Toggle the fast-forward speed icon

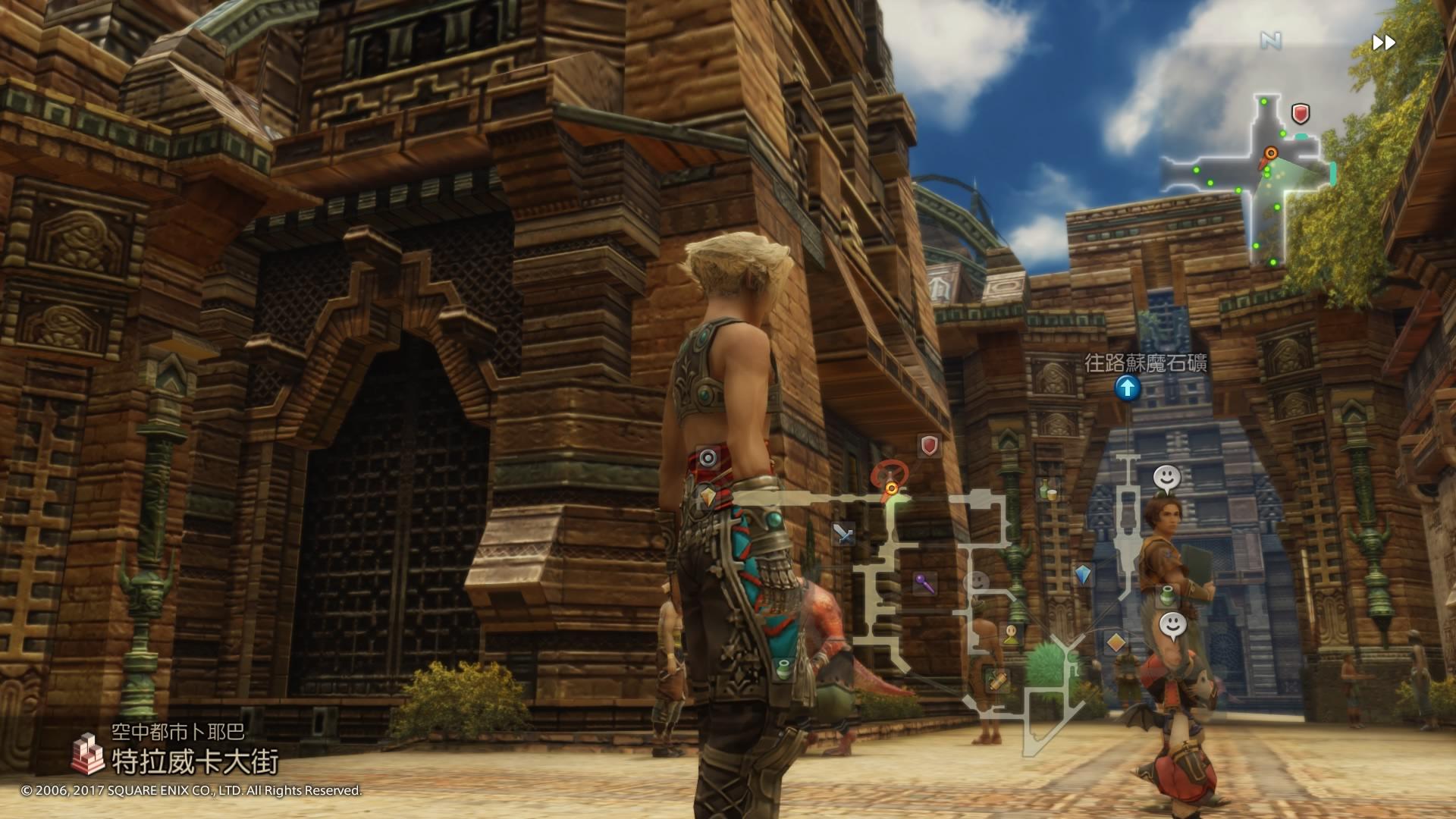(x=1384, y=43)
